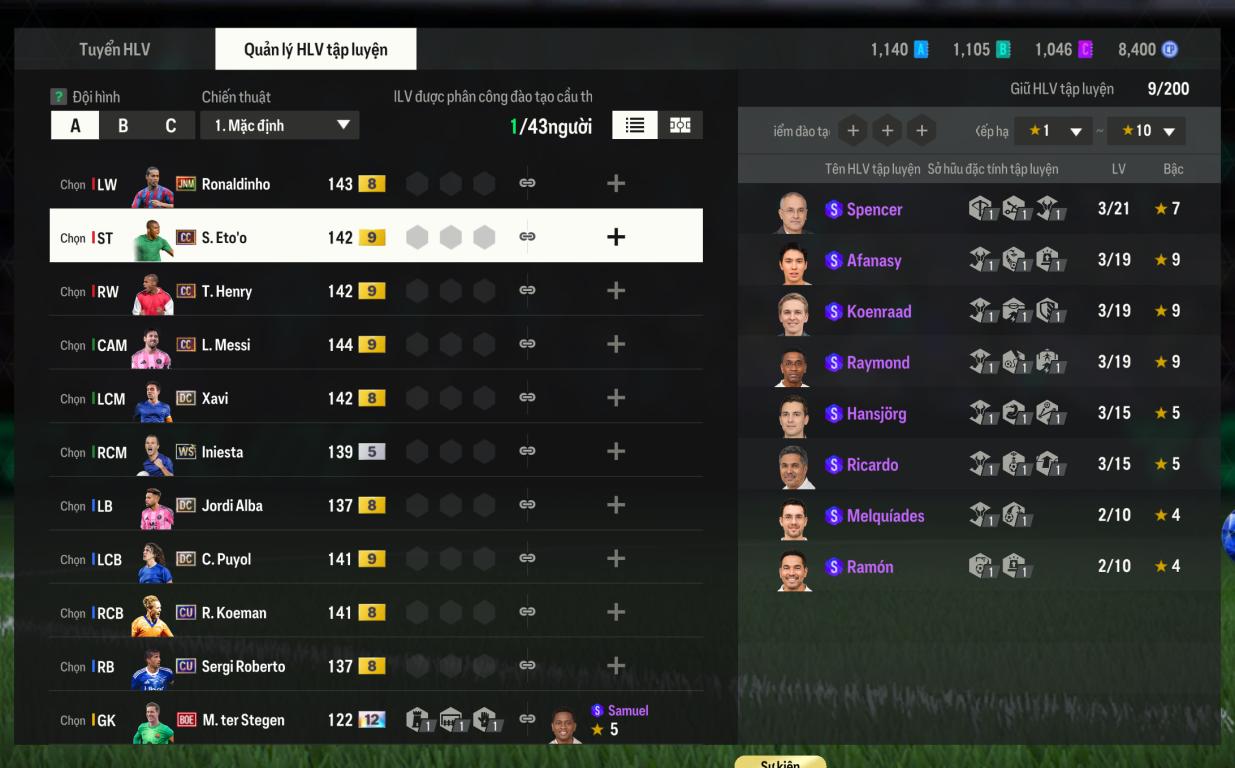Choose squad B
Image resolution: width=1235 pixels, height=768 pixels.
point(123,126)
